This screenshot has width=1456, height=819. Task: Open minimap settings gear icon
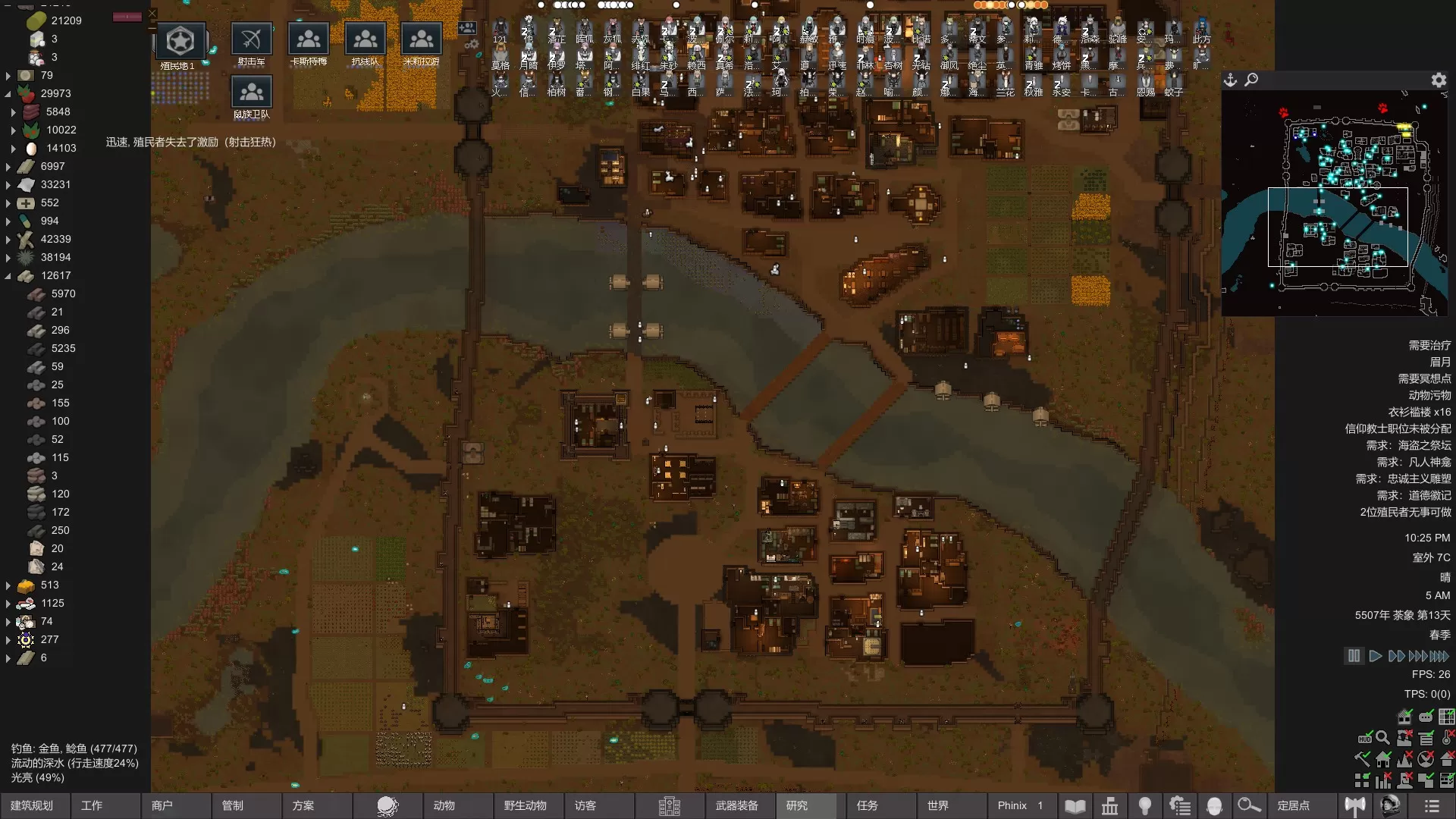tap(1439, 80)
